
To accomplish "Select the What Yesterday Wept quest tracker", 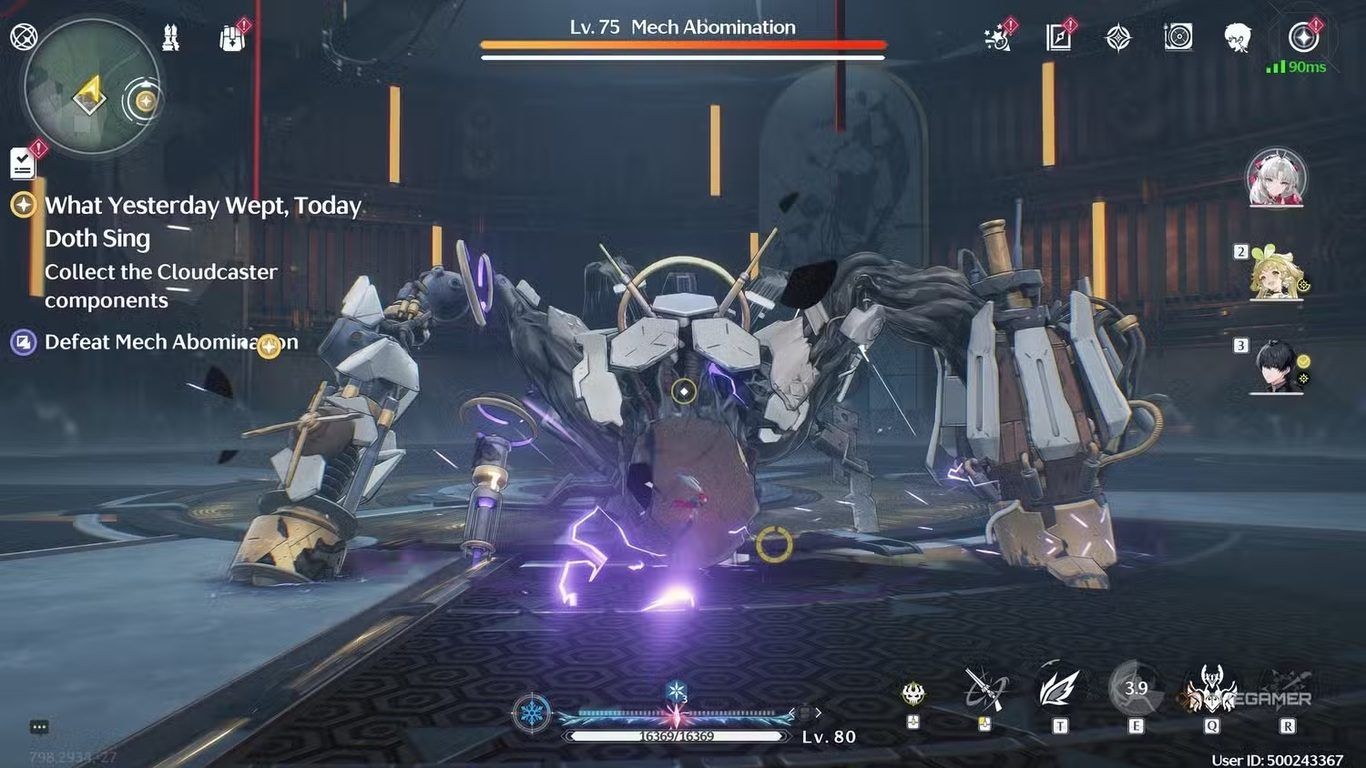I will pyautogui.click(x=200, y=221).
